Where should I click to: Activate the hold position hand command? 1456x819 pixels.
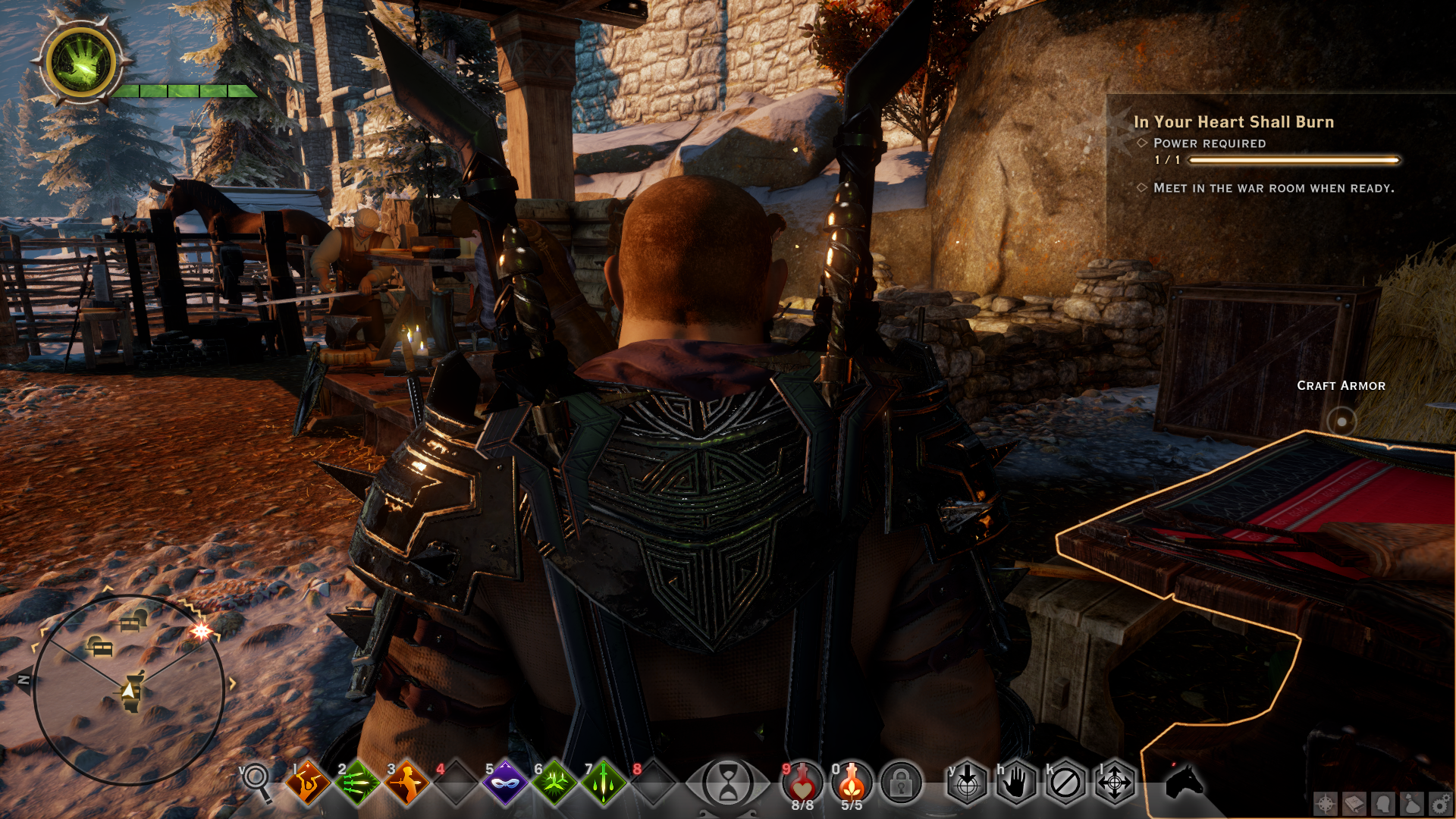(x=1016, y=782)
